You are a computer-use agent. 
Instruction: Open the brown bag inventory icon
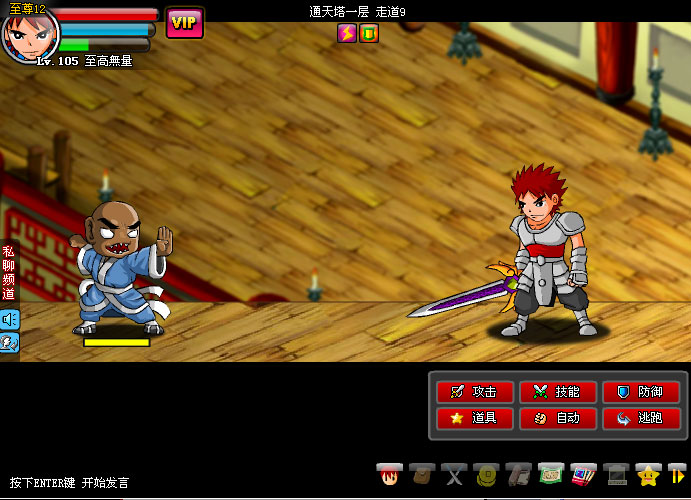pyautogui.click(x=422, y=474)
